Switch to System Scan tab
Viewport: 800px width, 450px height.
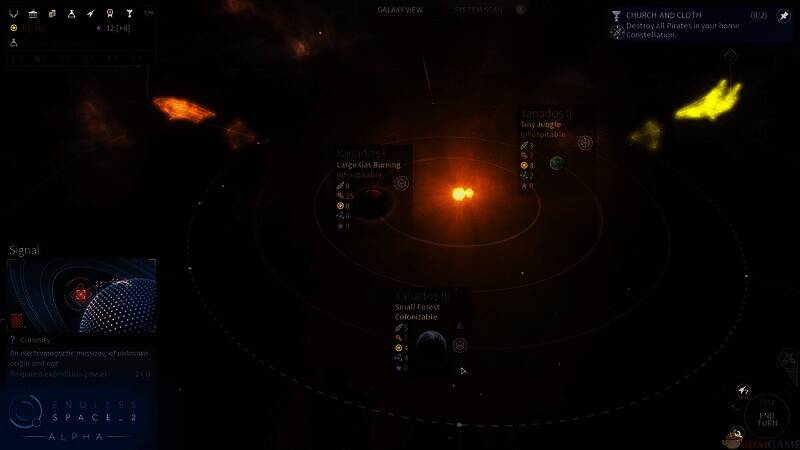pos(481,9)
